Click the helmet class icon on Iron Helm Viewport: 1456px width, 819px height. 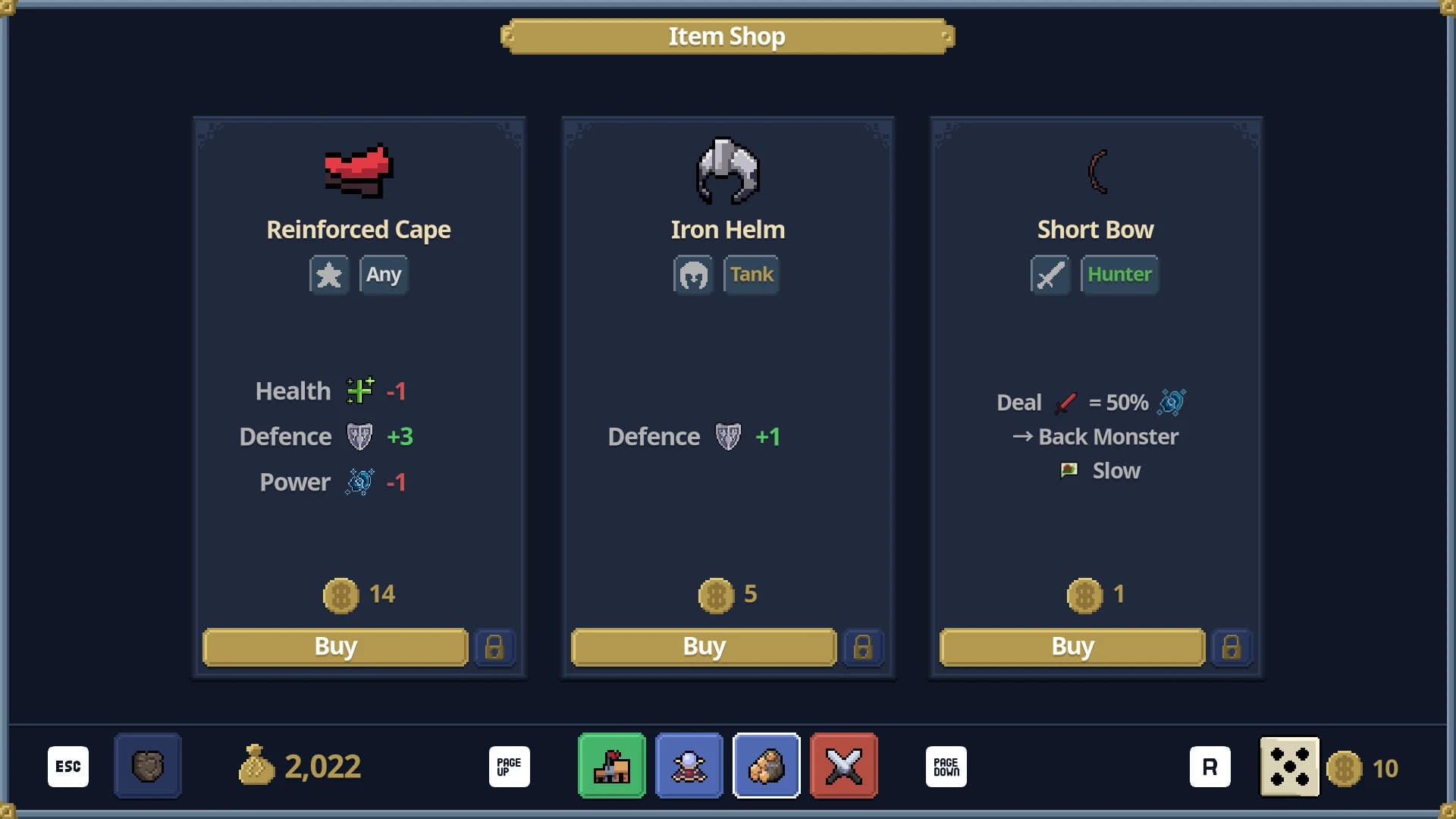693,275
